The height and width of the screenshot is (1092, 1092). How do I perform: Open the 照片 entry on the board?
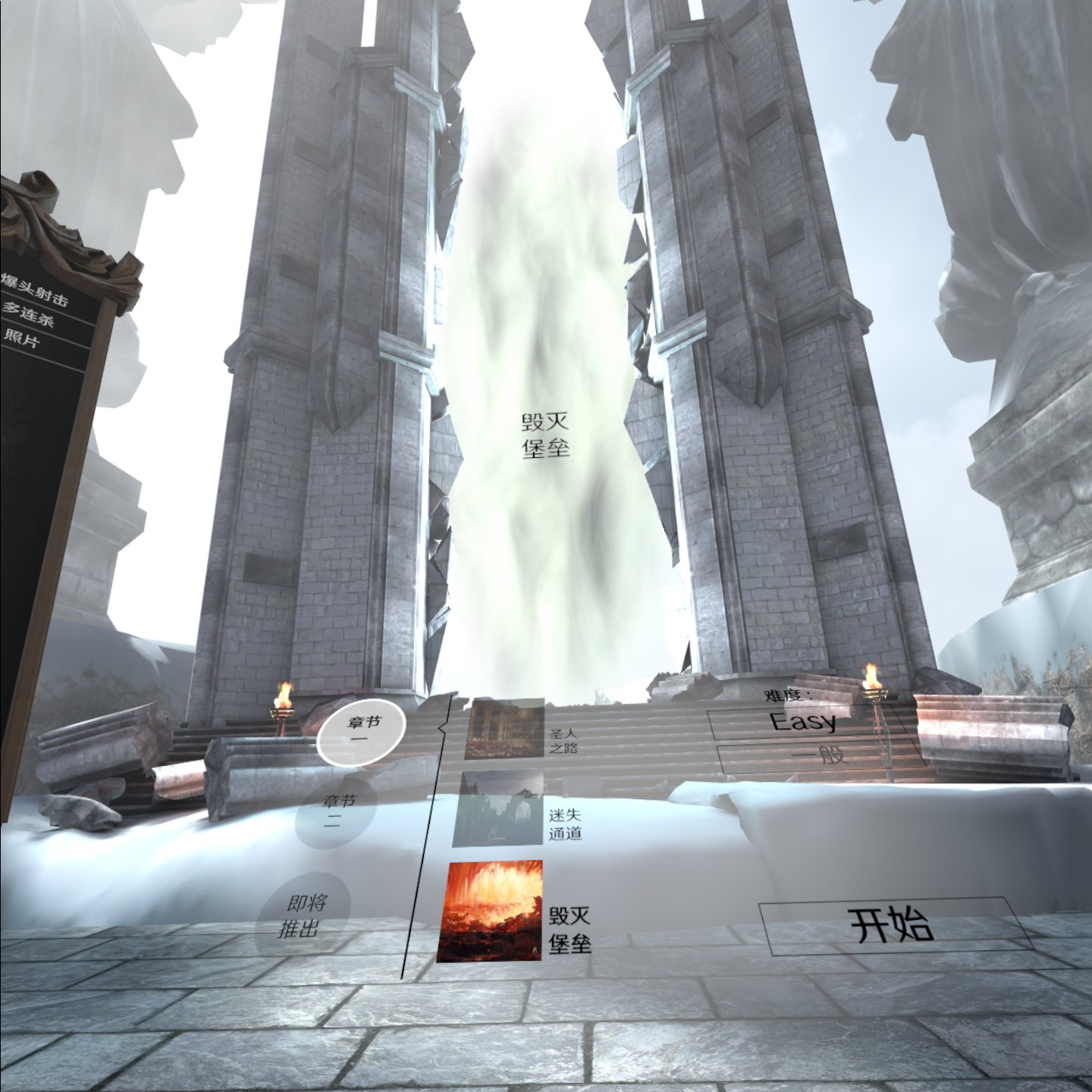pyautogui.click(x=23, y=337)
